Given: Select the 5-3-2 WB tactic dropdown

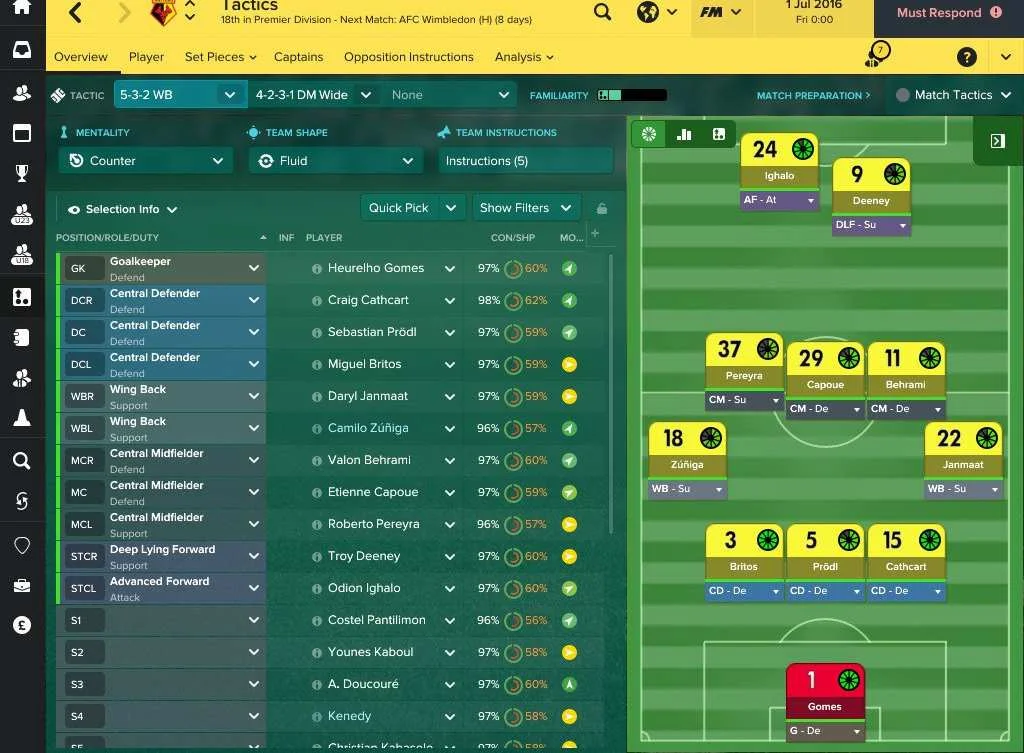Looking at the screenshot, I should [180, 95].
